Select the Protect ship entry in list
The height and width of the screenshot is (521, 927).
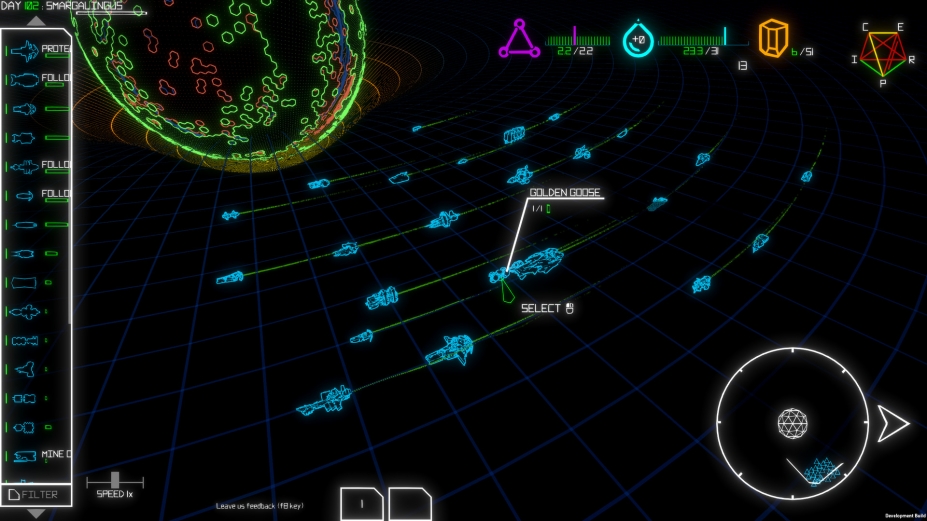[x=38, y=49]
